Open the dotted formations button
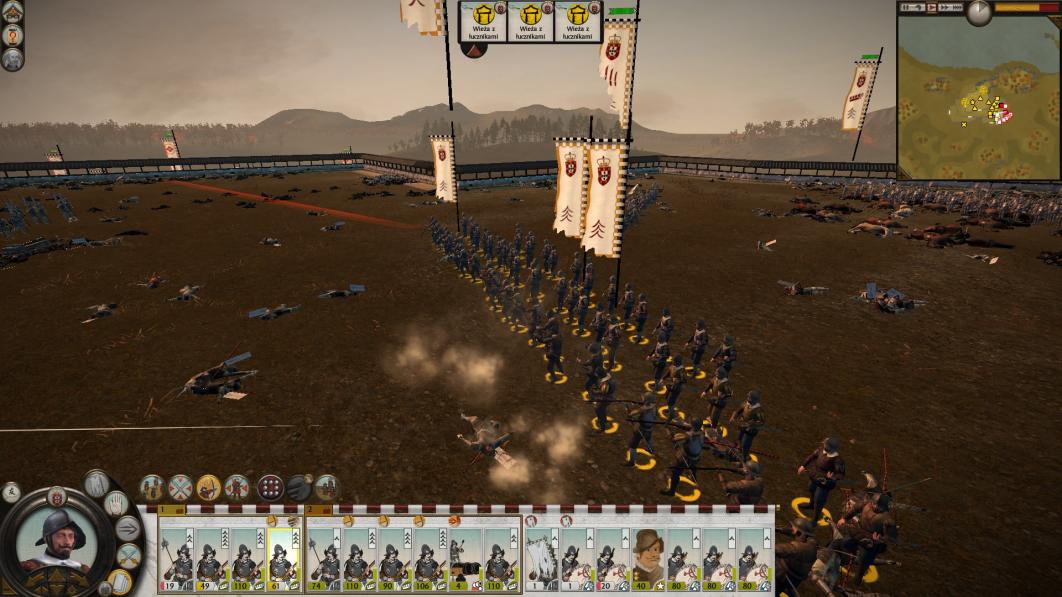This screenshot has width=1062, height=597. pyautogui.click(x=270, y=488)
